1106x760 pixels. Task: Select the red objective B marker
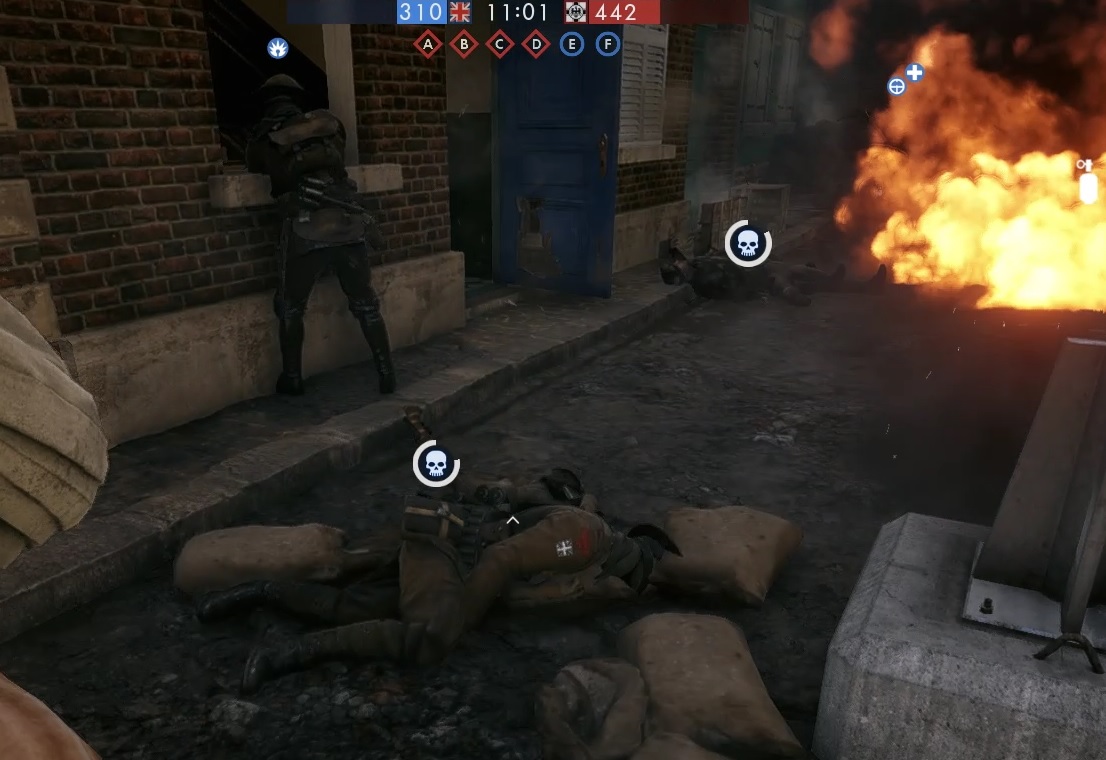click(x=464, y=44)
